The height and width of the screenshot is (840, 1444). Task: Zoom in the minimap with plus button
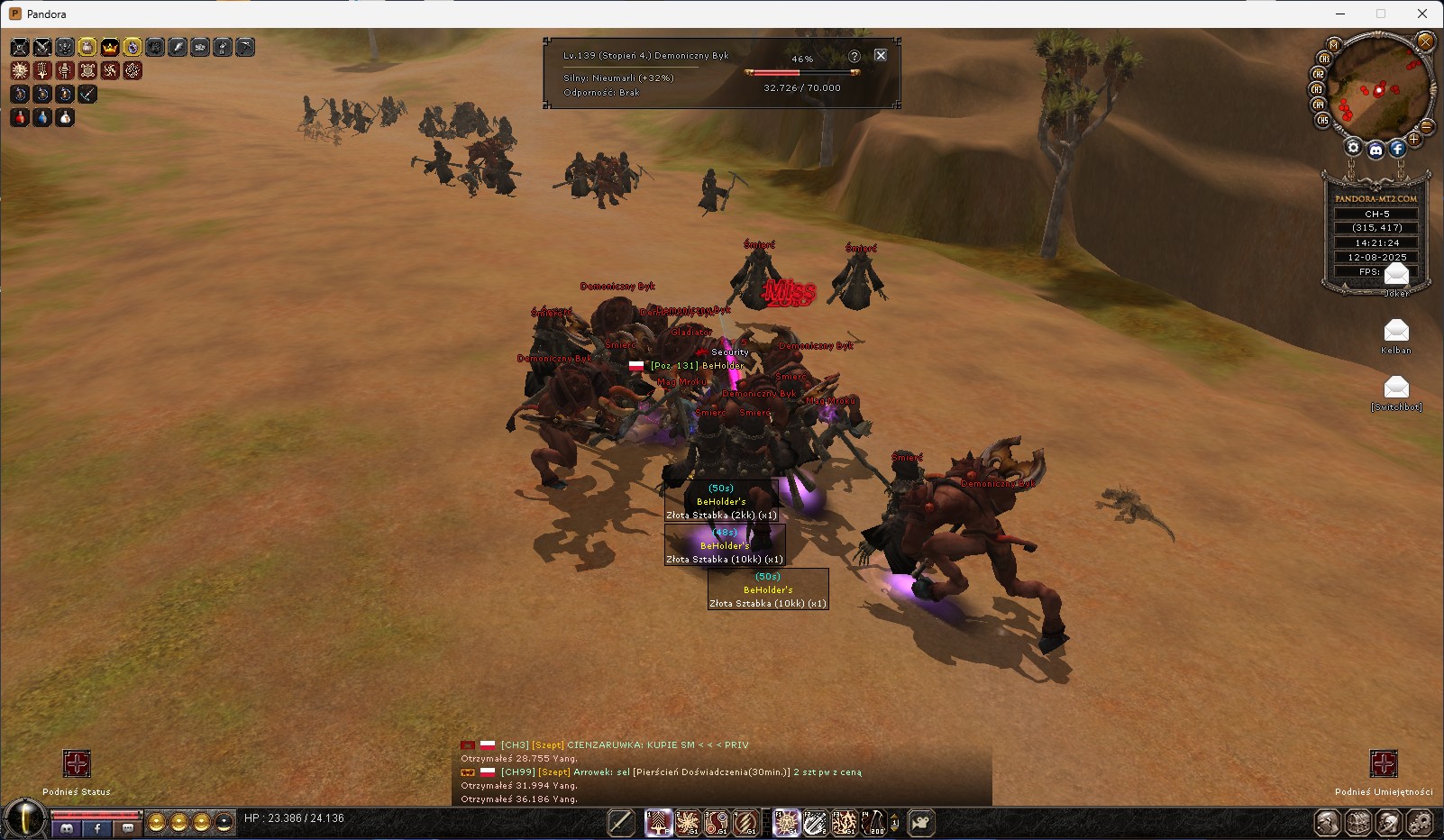tap(1414, 140)
